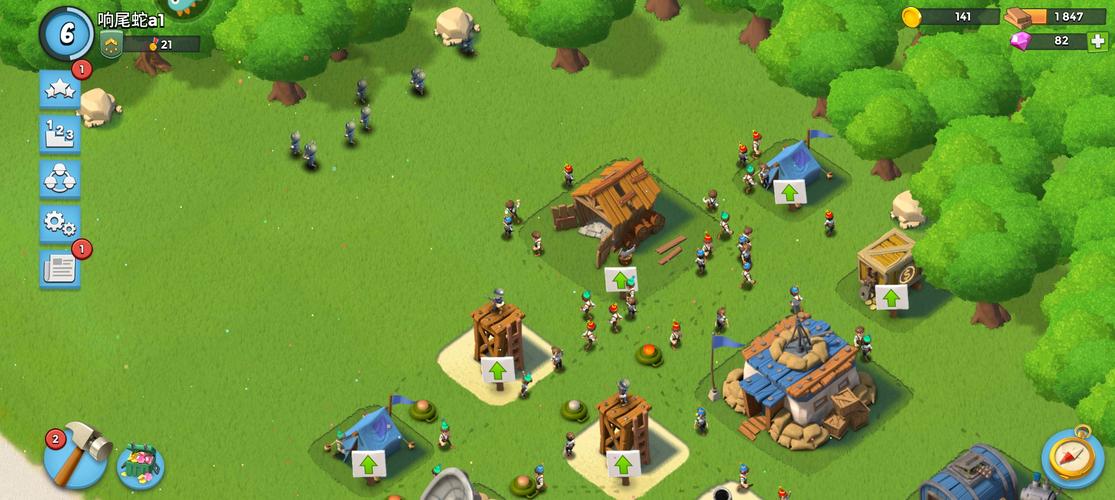This screenshot has width=1115, height=500.
Task: Tap the rank chevron badge under the player name
Action: tap(111, 44)
